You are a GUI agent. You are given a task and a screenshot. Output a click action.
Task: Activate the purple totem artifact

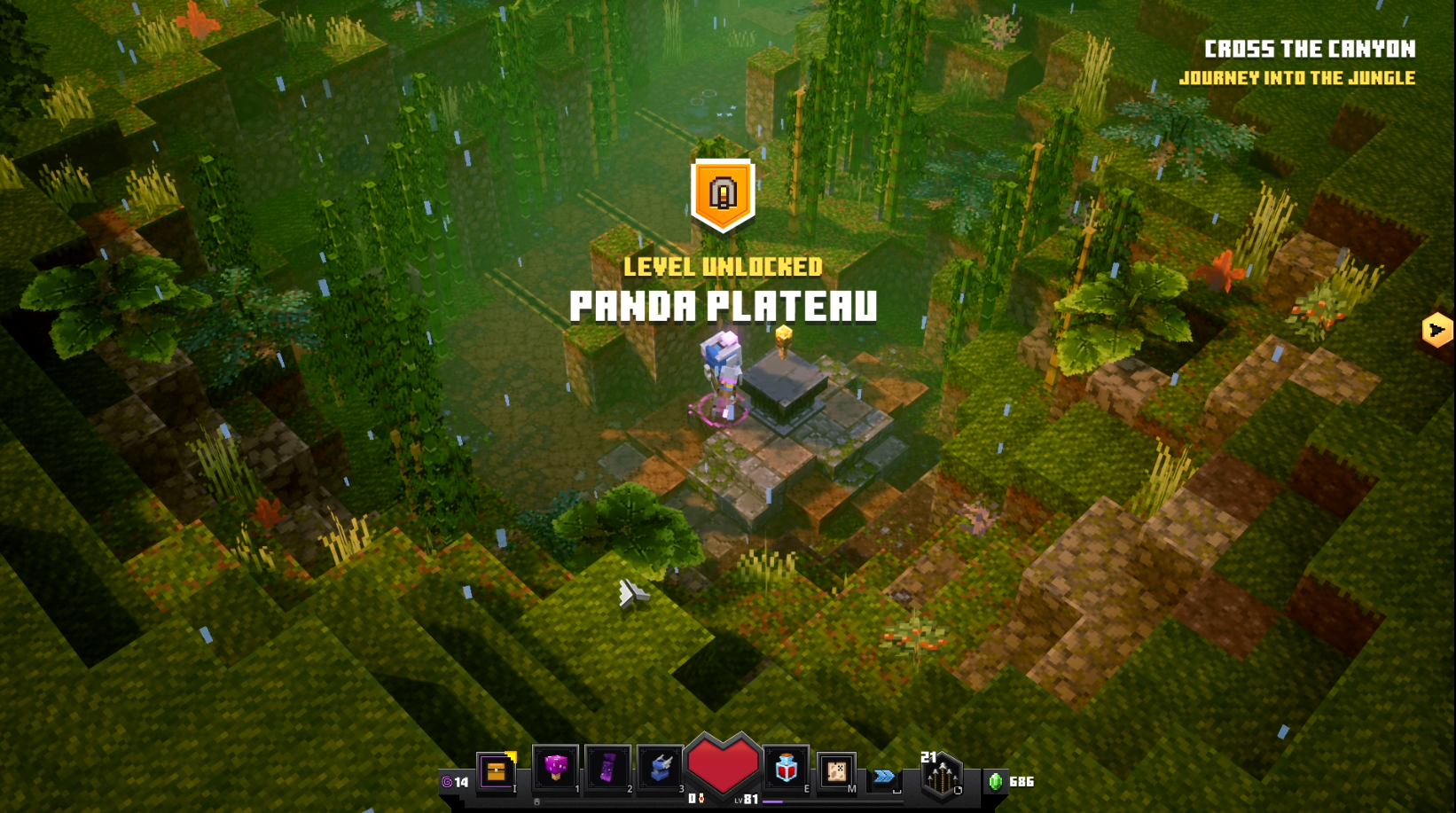pos(608,768)
